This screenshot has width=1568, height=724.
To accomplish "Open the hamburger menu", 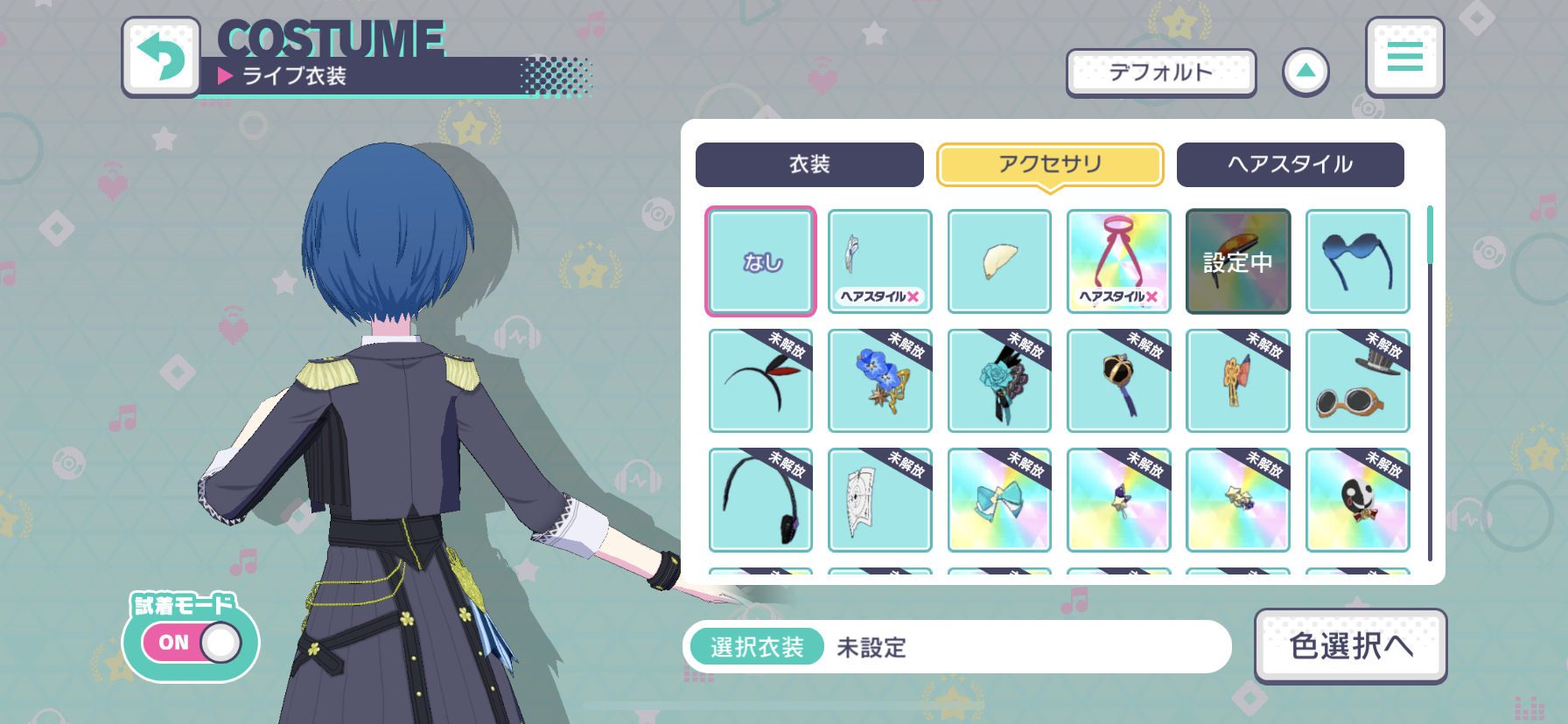I will 1404,57.
